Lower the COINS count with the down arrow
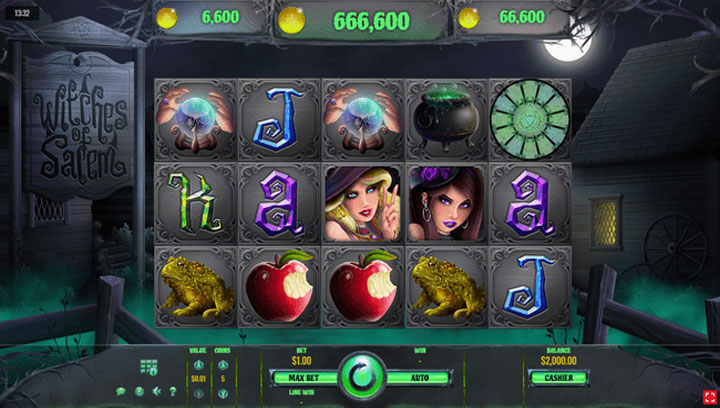 coord(223,393)
